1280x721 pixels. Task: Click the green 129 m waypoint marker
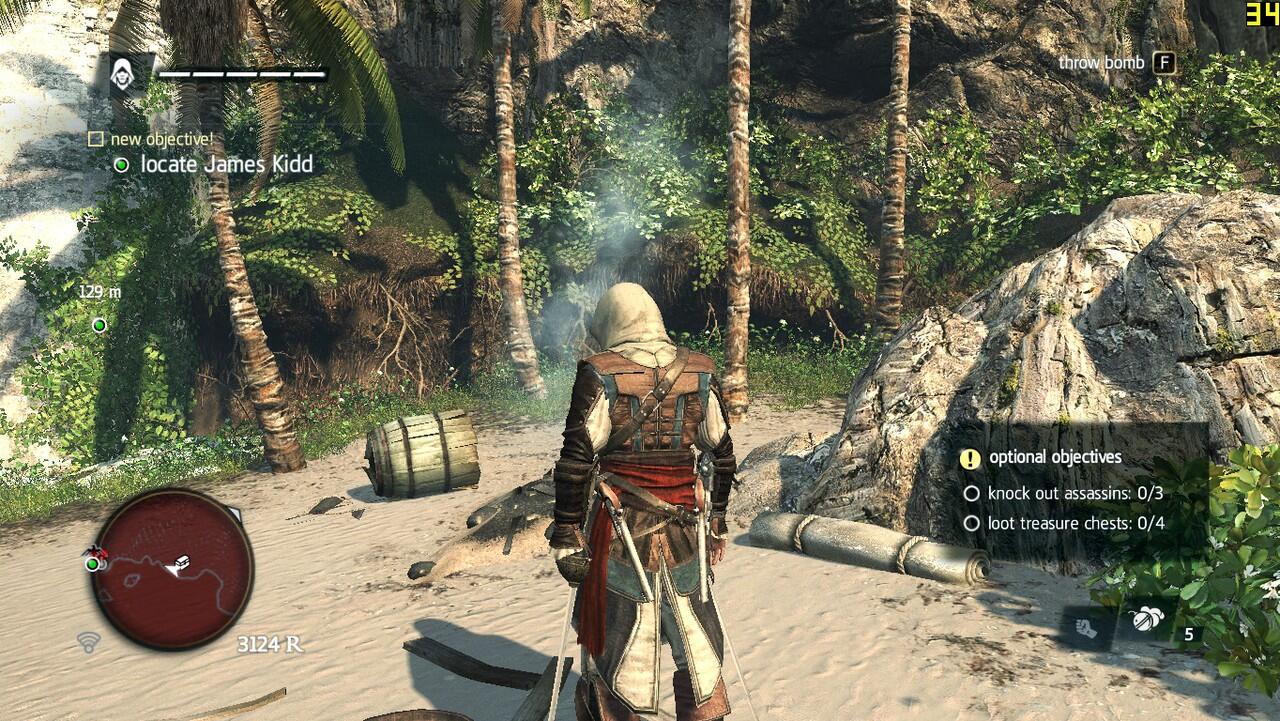99,325
